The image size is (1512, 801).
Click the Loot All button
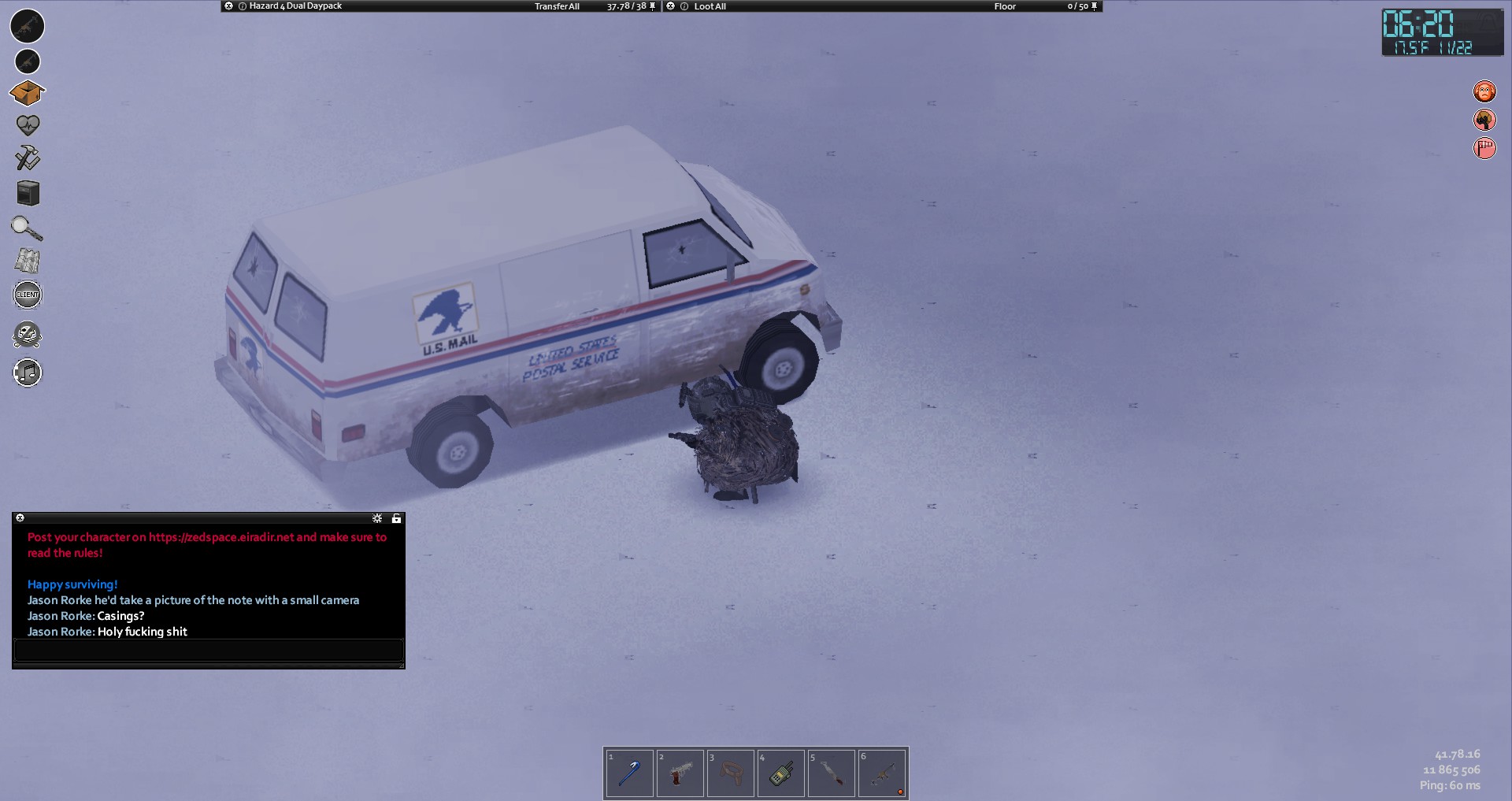pyautogui.click(x=710, y=6)
